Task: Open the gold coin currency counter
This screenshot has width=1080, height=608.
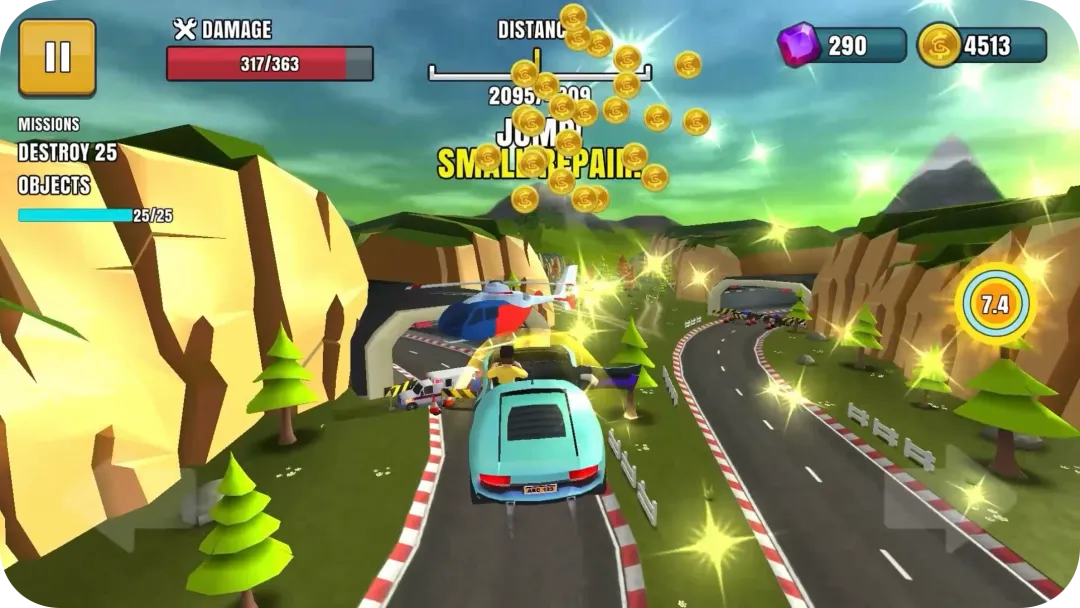Action: 982,46
